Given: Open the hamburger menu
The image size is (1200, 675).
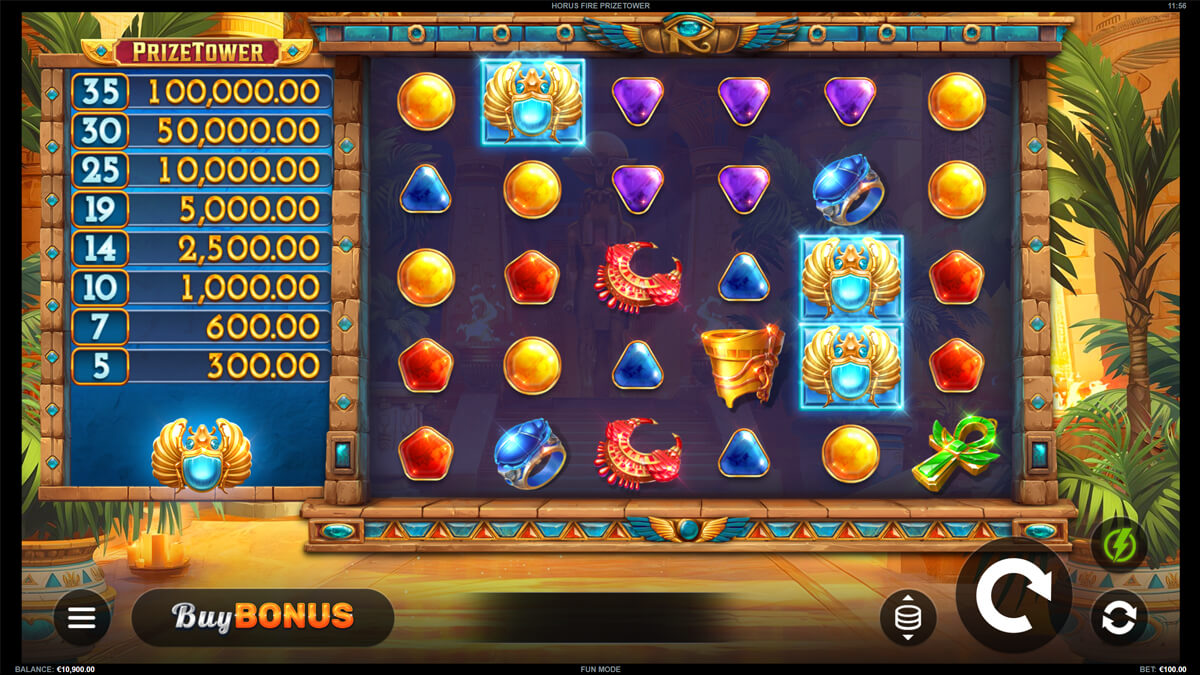Looking at the screenshot, I should click(82, 618).
